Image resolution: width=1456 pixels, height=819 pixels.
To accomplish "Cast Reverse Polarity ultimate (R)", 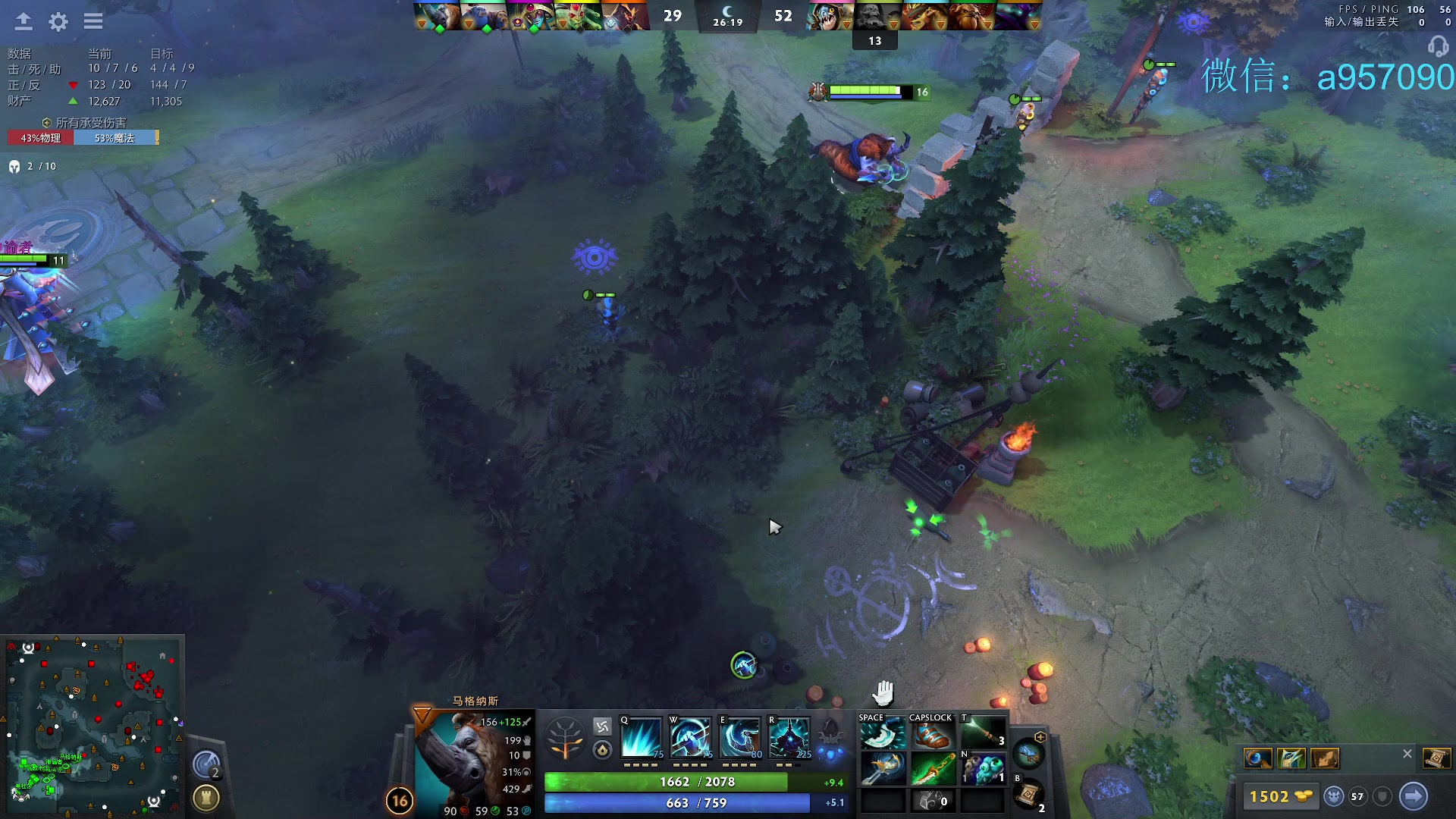I will point(789,737).
